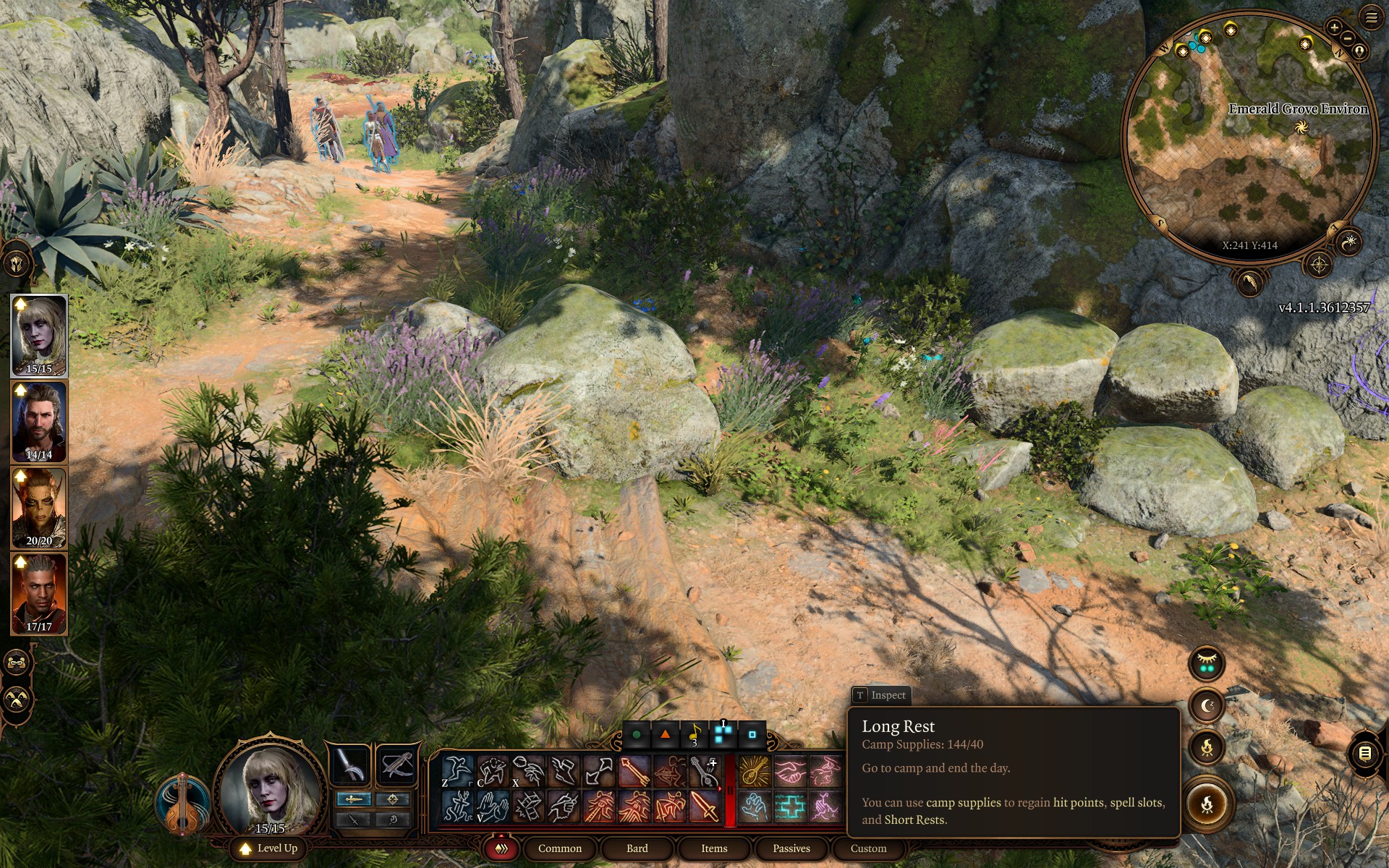Use the Throw action icon

(526, 771)
